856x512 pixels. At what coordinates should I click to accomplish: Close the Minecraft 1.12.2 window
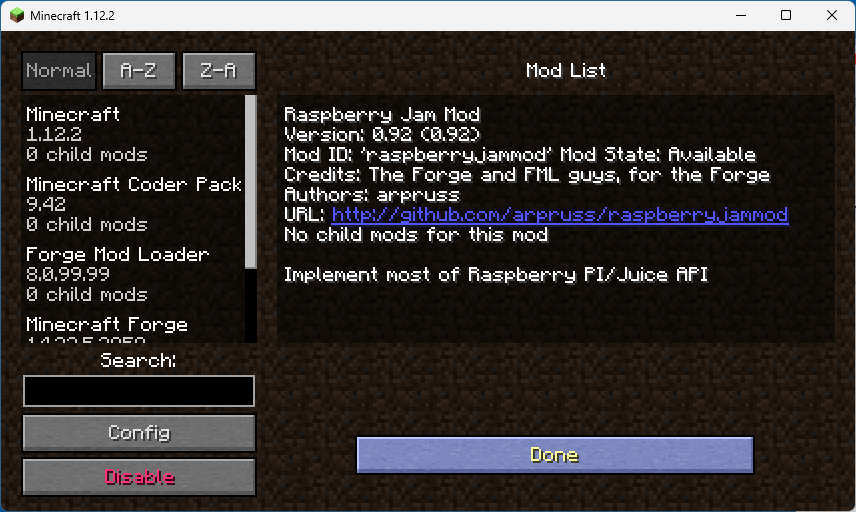[x=832, y=15]
